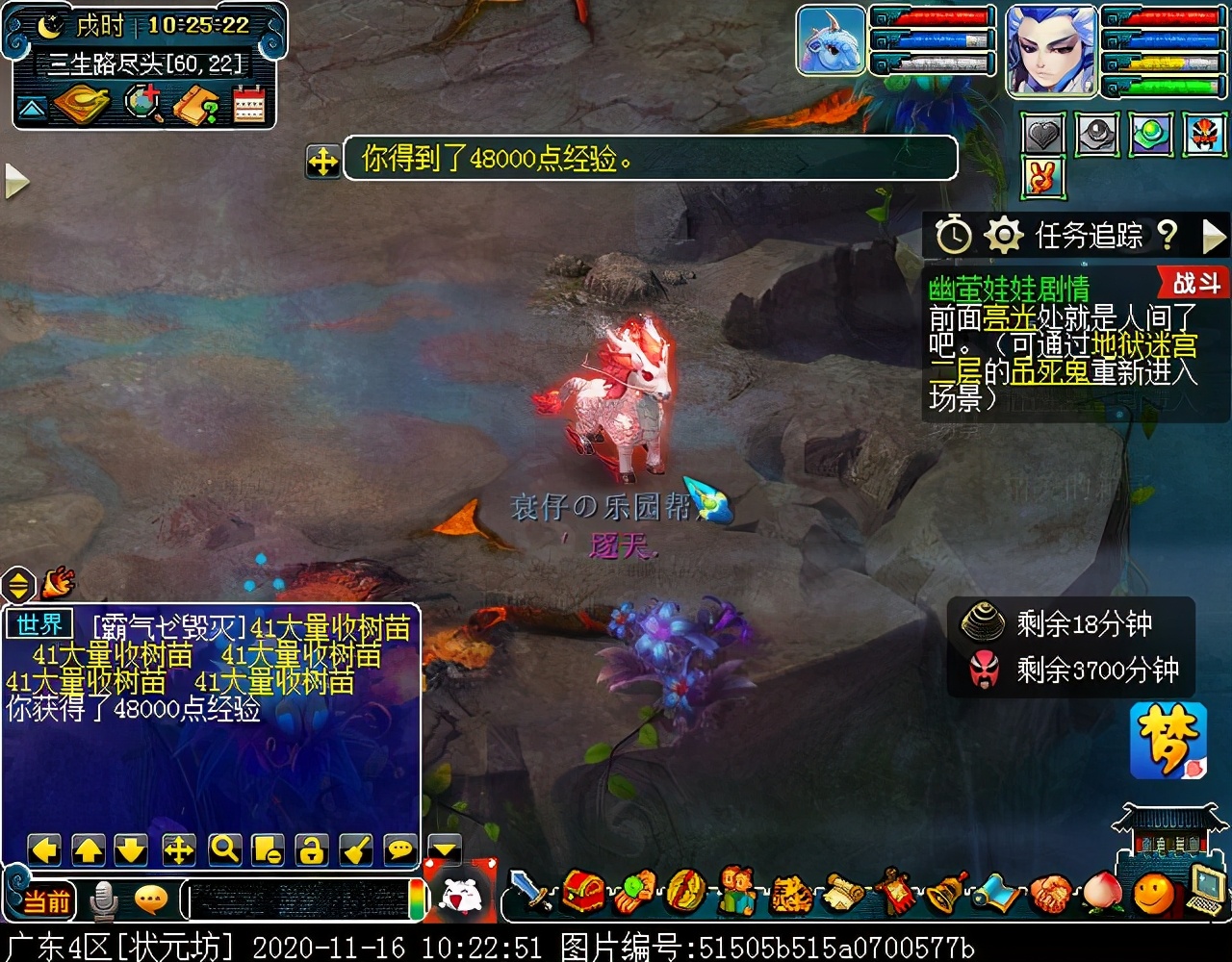Open the help book with question mark

[x=195, y=105]
